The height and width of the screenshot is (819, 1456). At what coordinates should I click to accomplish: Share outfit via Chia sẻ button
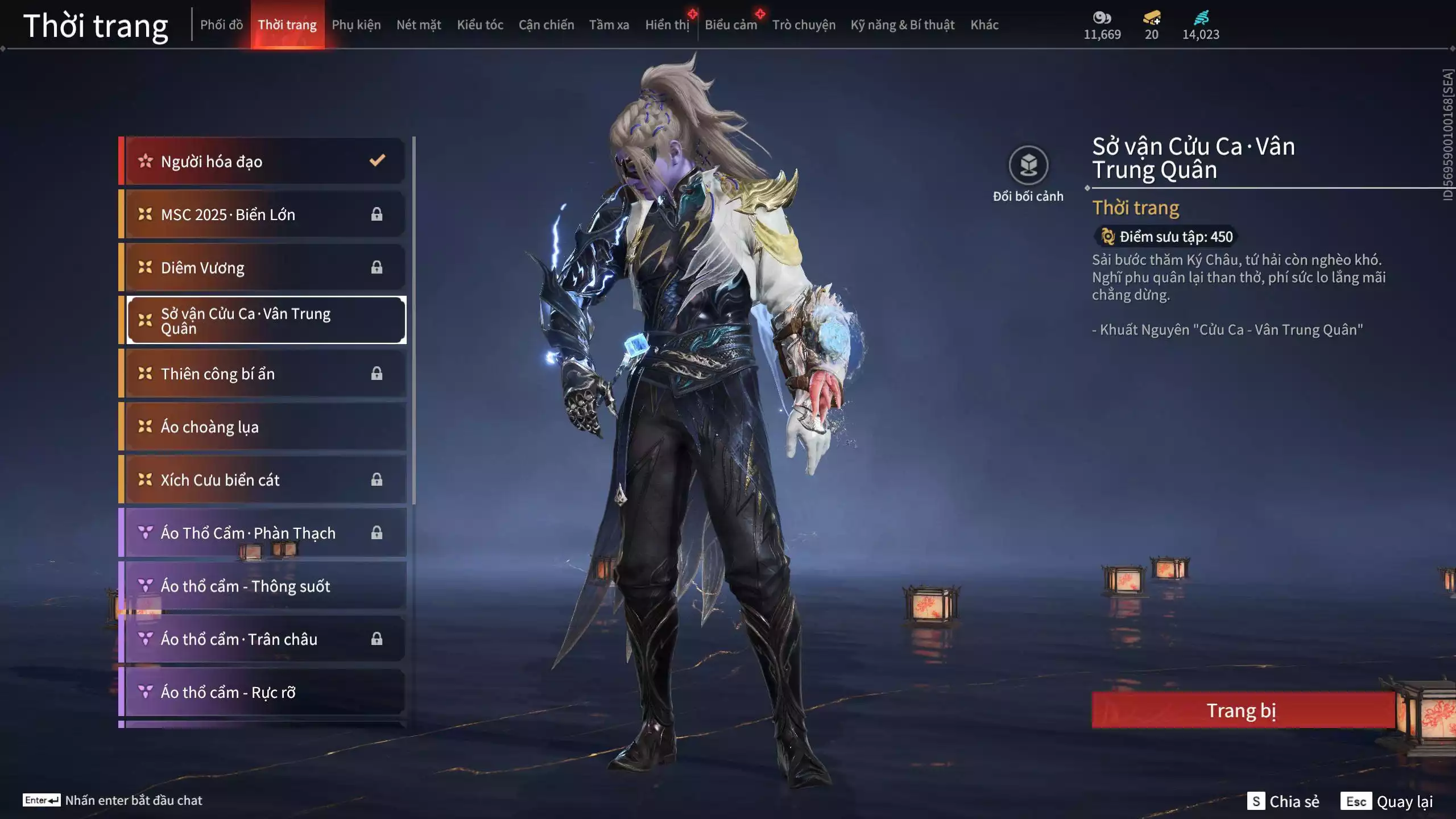point(1284,801)
